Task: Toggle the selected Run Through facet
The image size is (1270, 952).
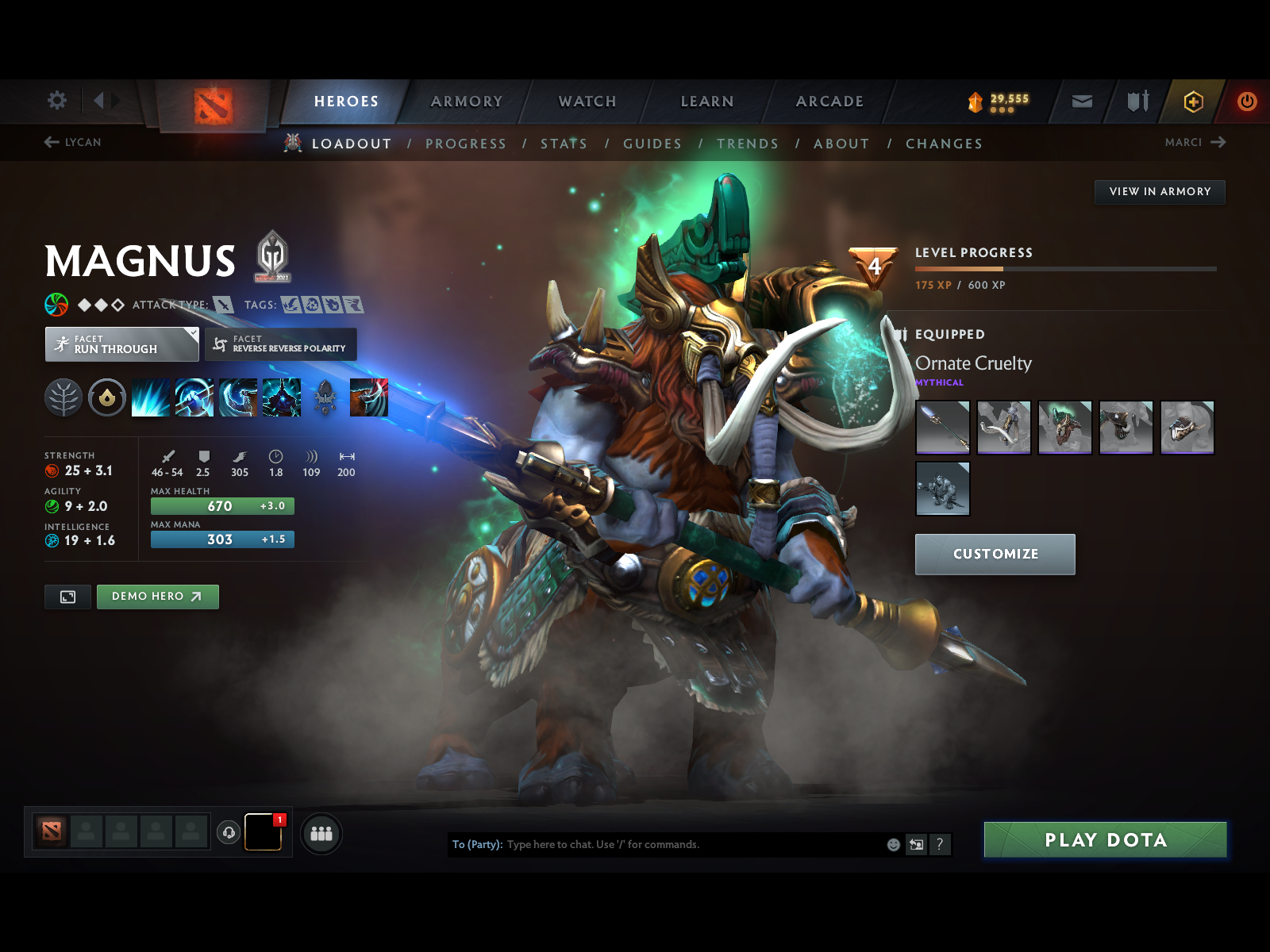Action: [121, 344]
